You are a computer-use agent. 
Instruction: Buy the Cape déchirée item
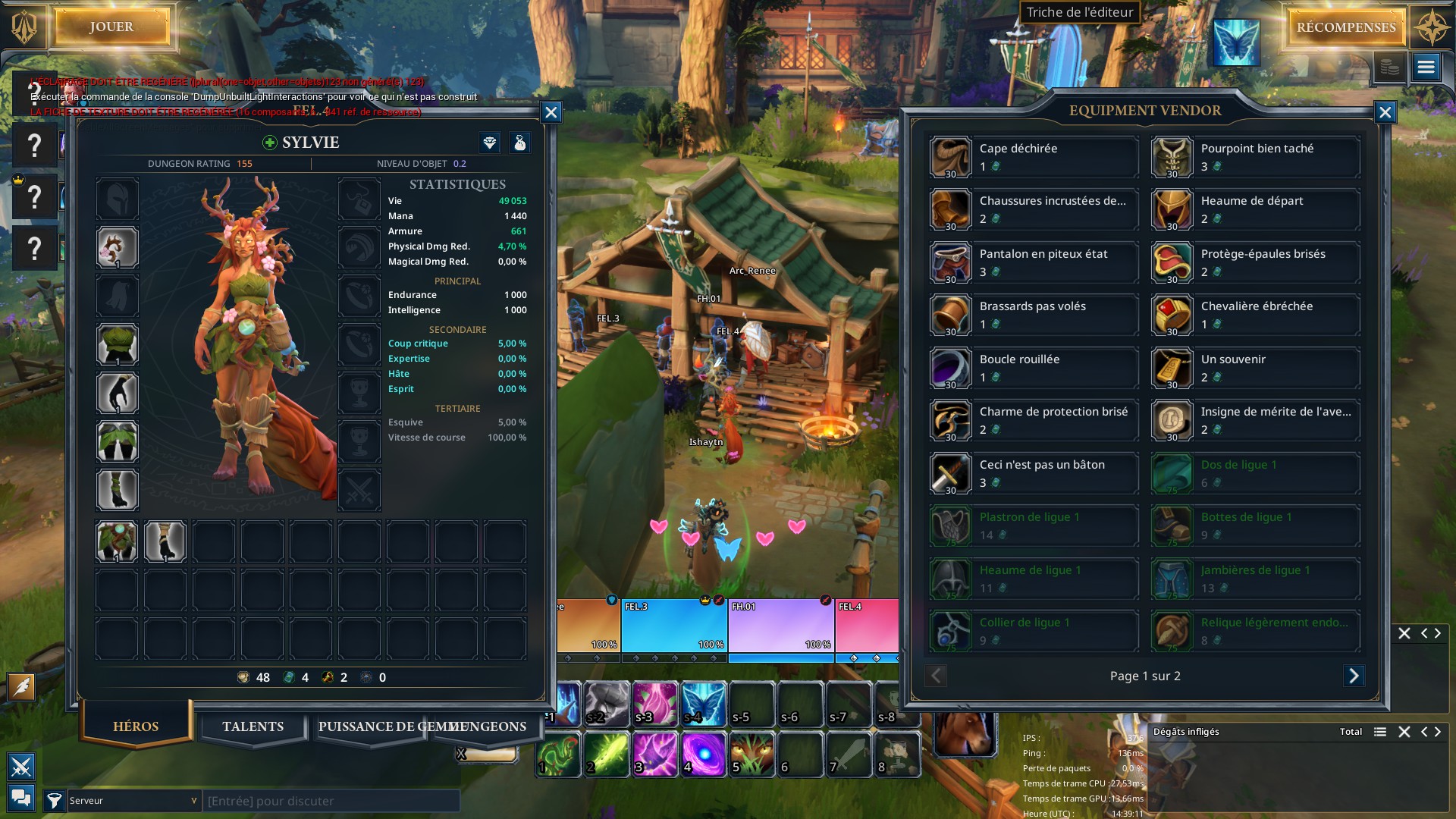coord(1033,157)
